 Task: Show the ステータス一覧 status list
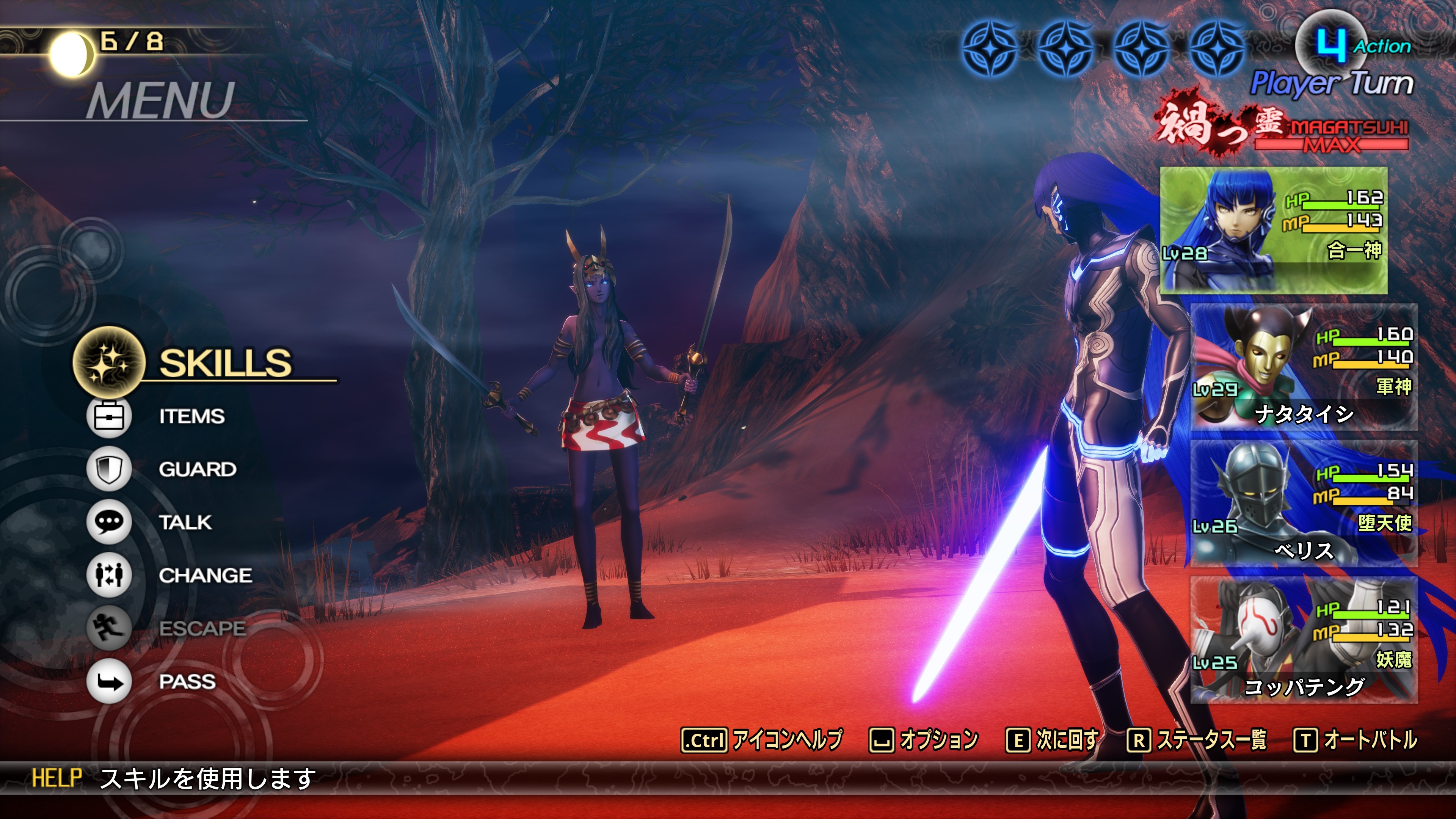(x=1211, y=740)
